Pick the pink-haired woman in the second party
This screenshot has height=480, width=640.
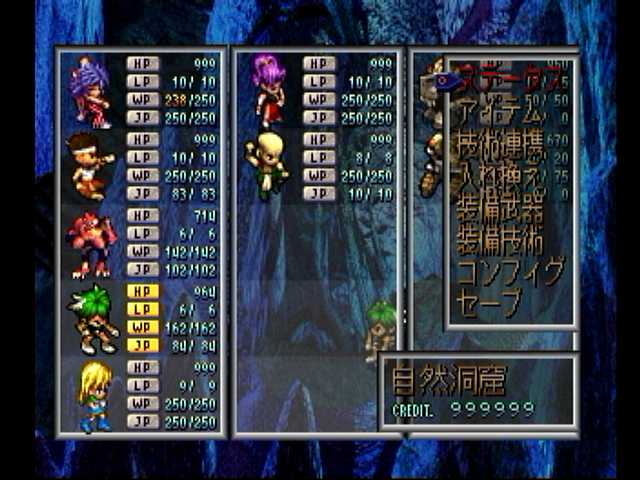(268, 90)
